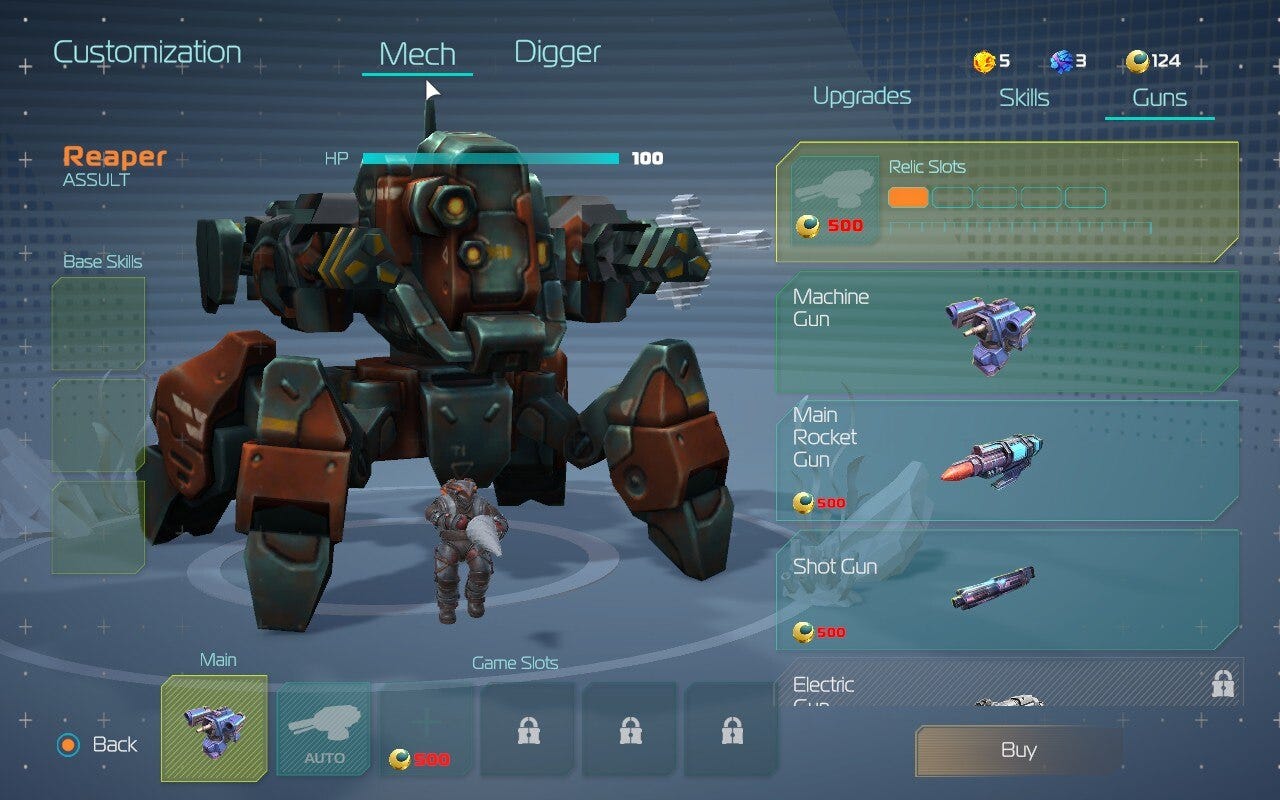Activate the first orange Relic Slot
The image size is (1280, 800).
[911, 197]
